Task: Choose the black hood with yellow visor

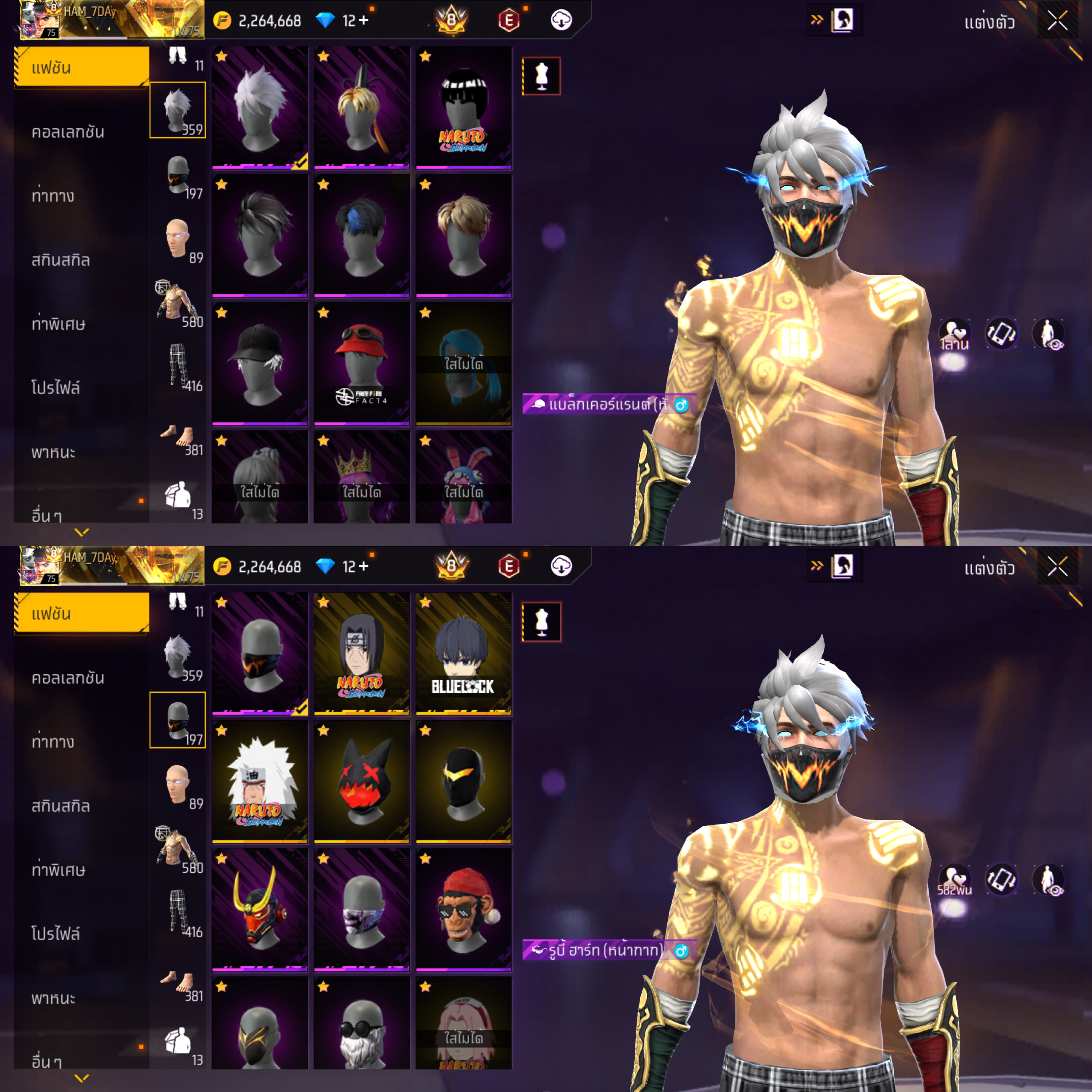Action: [x=463, y=781]
